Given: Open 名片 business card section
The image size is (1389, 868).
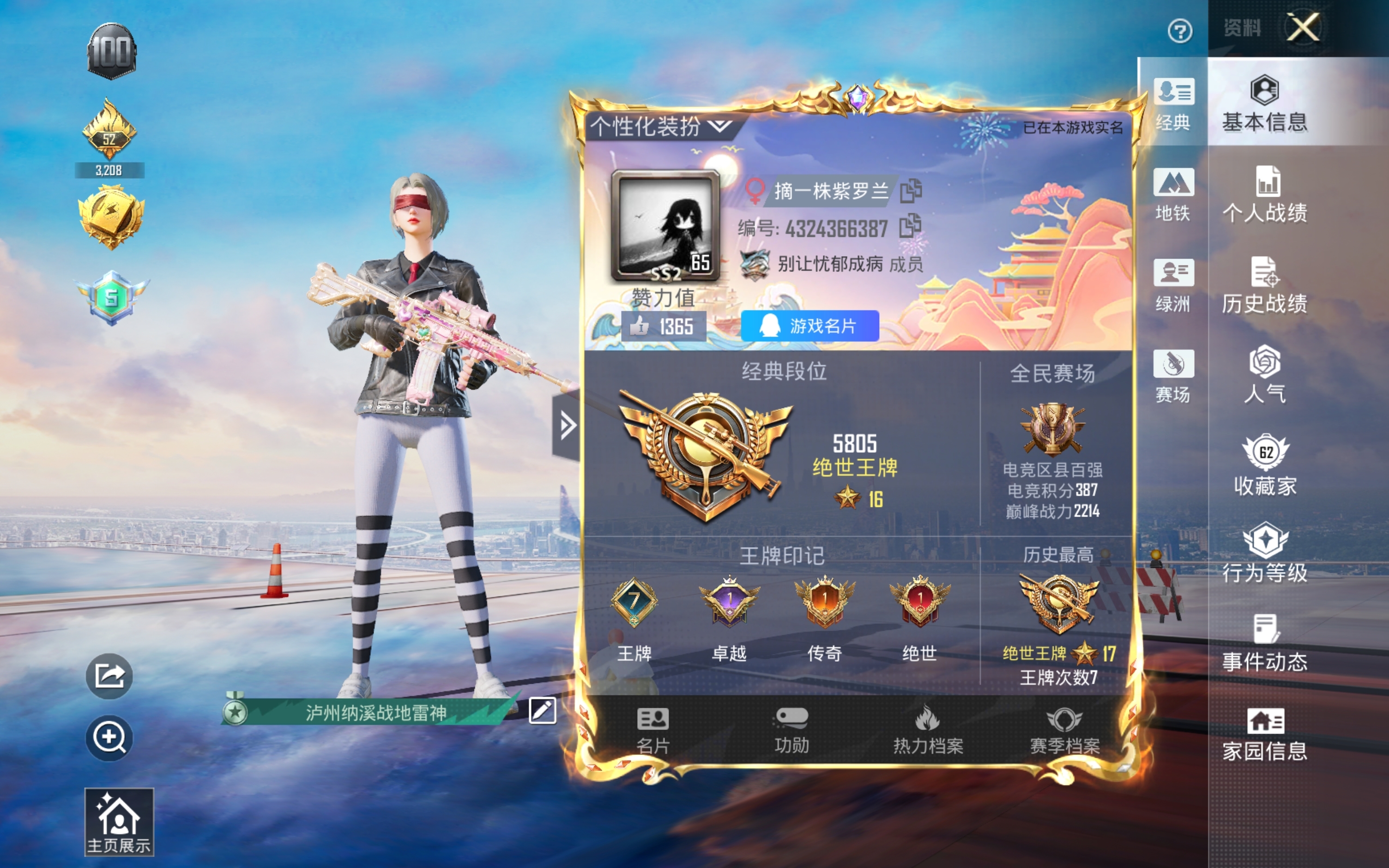Looking at the screenshot, I should pos(653,729).
